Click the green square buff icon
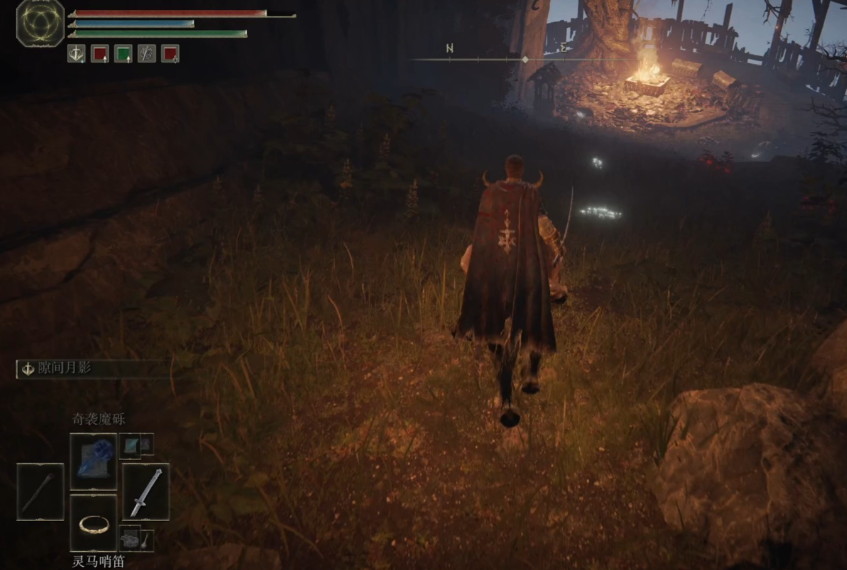This screenshot has height=570, width=847. (x=123, y=54)
